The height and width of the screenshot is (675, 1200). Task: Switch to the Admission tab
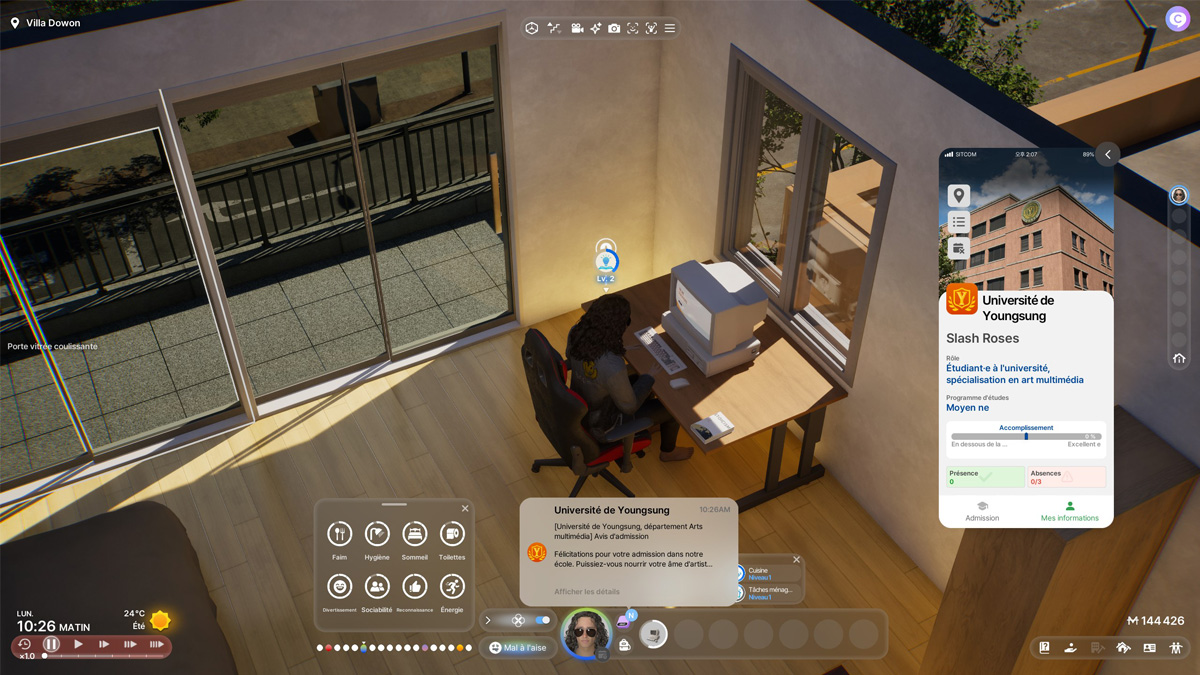(982, 511)
